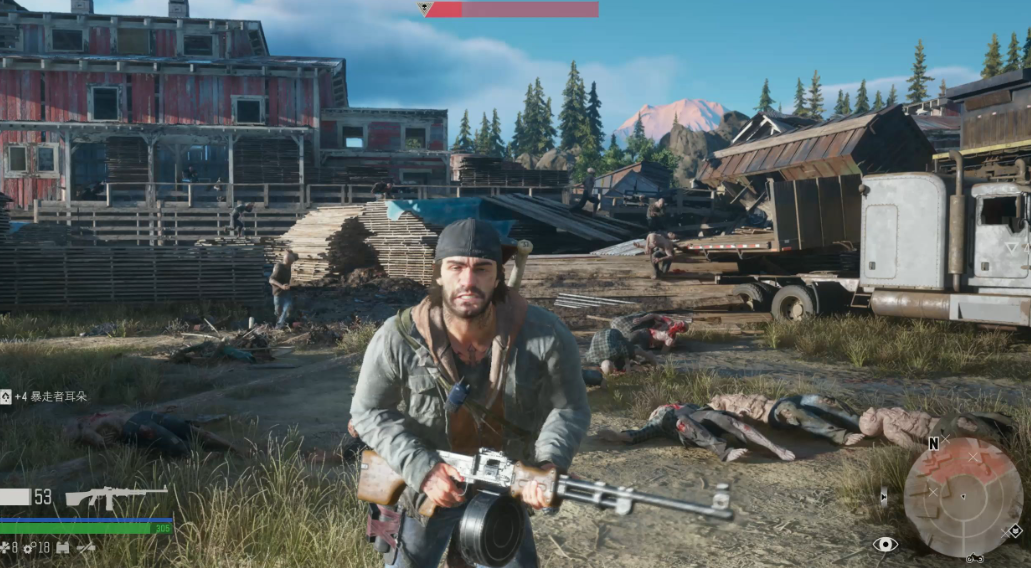1031x568 pixels.
Task: Click the north compass N marker
Action: [x=933, y=443]
